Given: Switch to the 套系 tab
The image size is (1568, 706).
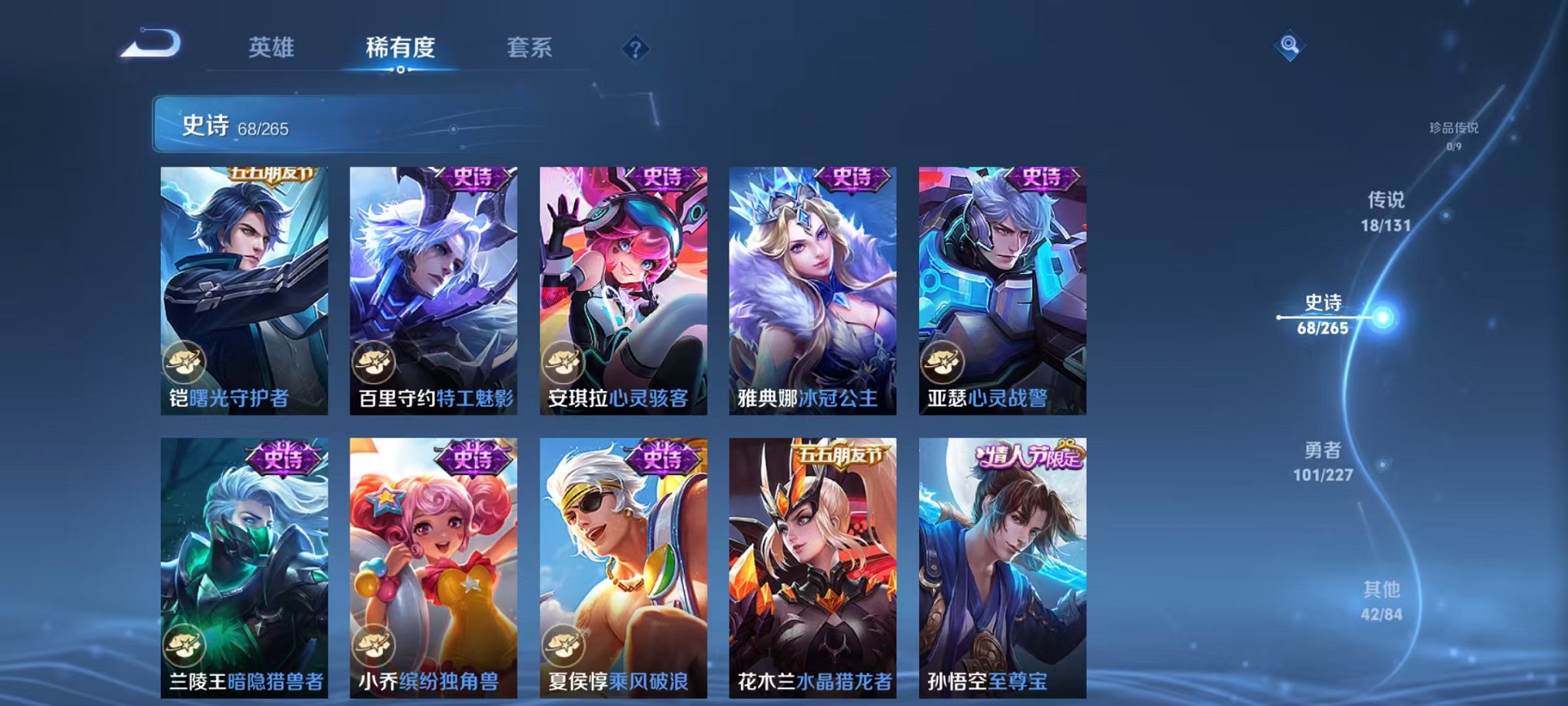Looking at the screenshot, I should click(x=534, y=48).
